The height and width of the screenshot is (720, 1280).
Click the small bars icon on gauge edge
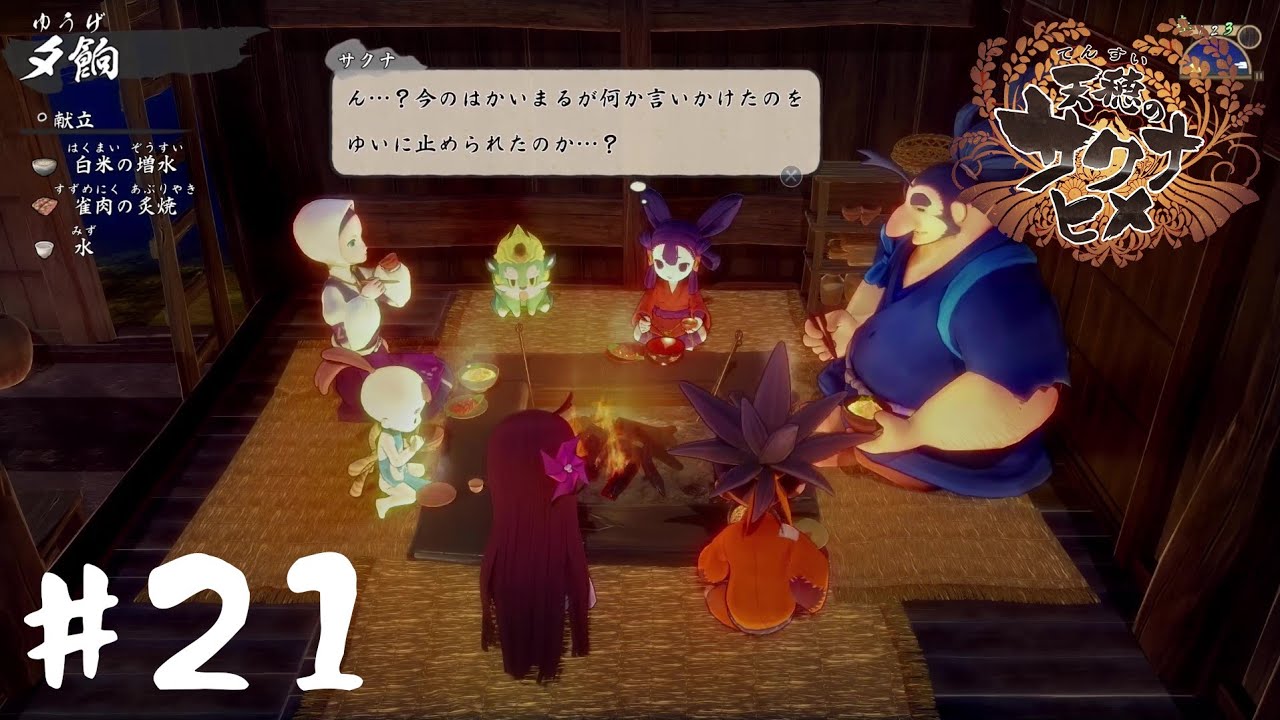click(1258, 75)
